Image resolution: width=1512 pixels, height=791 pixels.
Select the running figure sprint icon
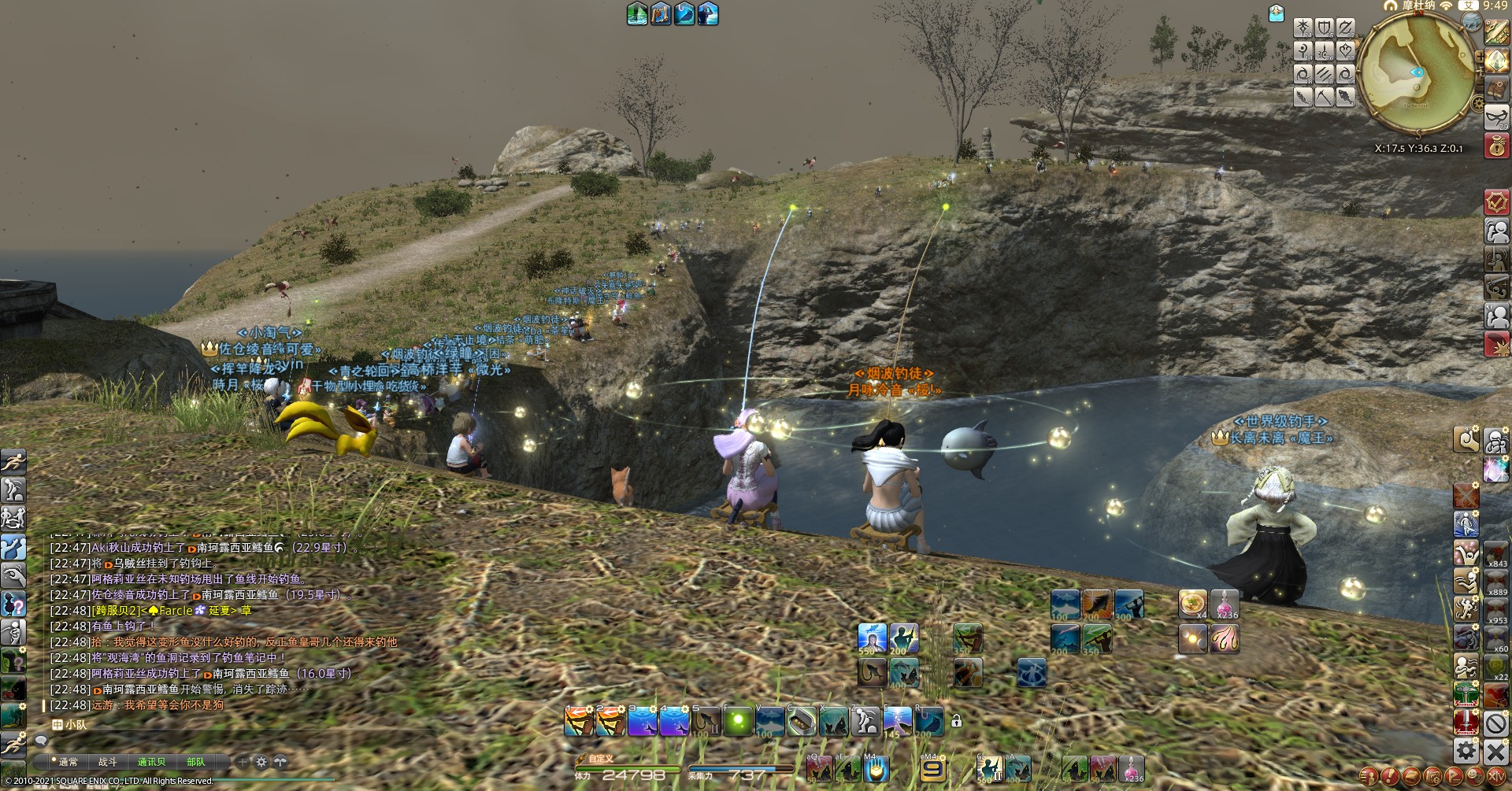coord(13,462)
